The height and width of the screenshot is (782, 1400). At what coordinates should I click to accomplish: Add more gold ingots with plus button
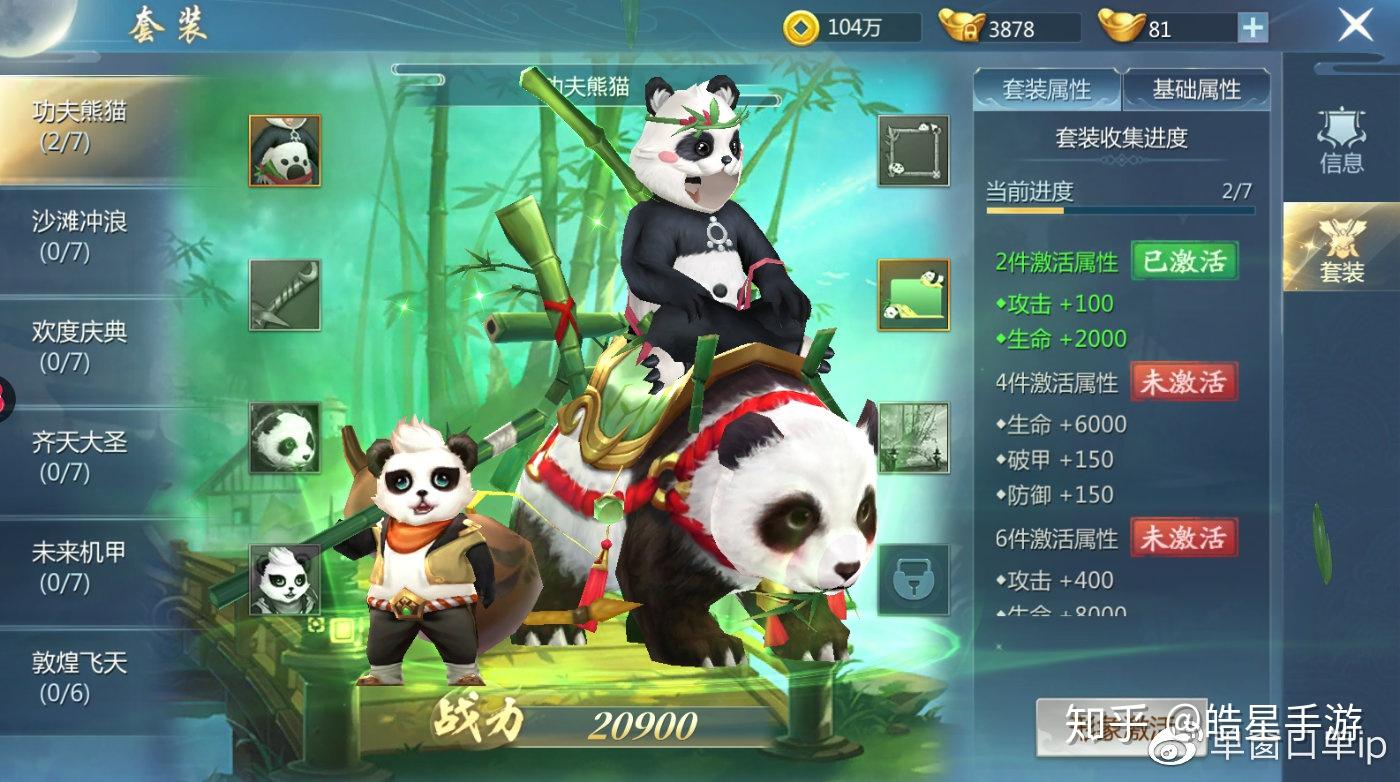pos(1253,27)
